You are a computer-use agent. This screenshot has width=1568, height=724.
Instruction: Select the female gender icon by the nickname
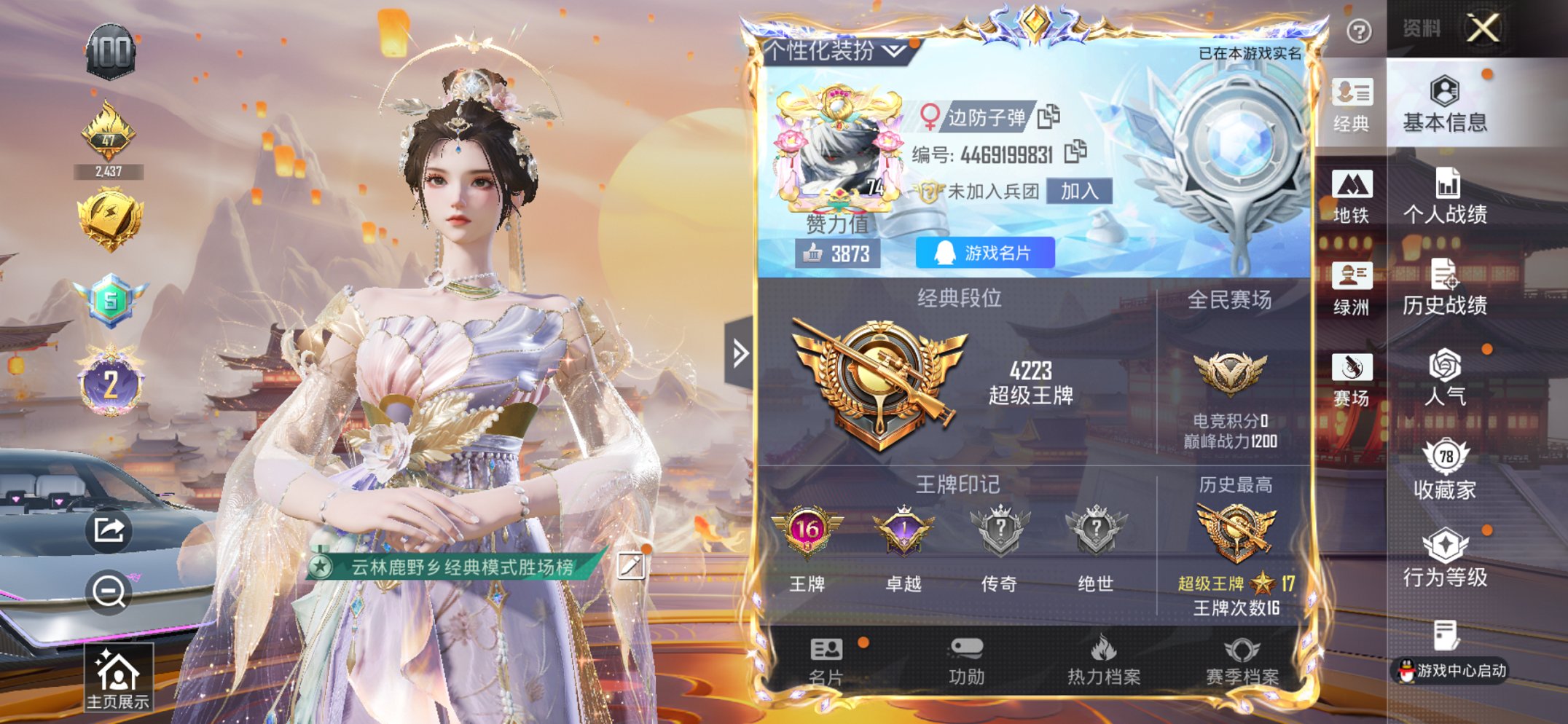929,117
